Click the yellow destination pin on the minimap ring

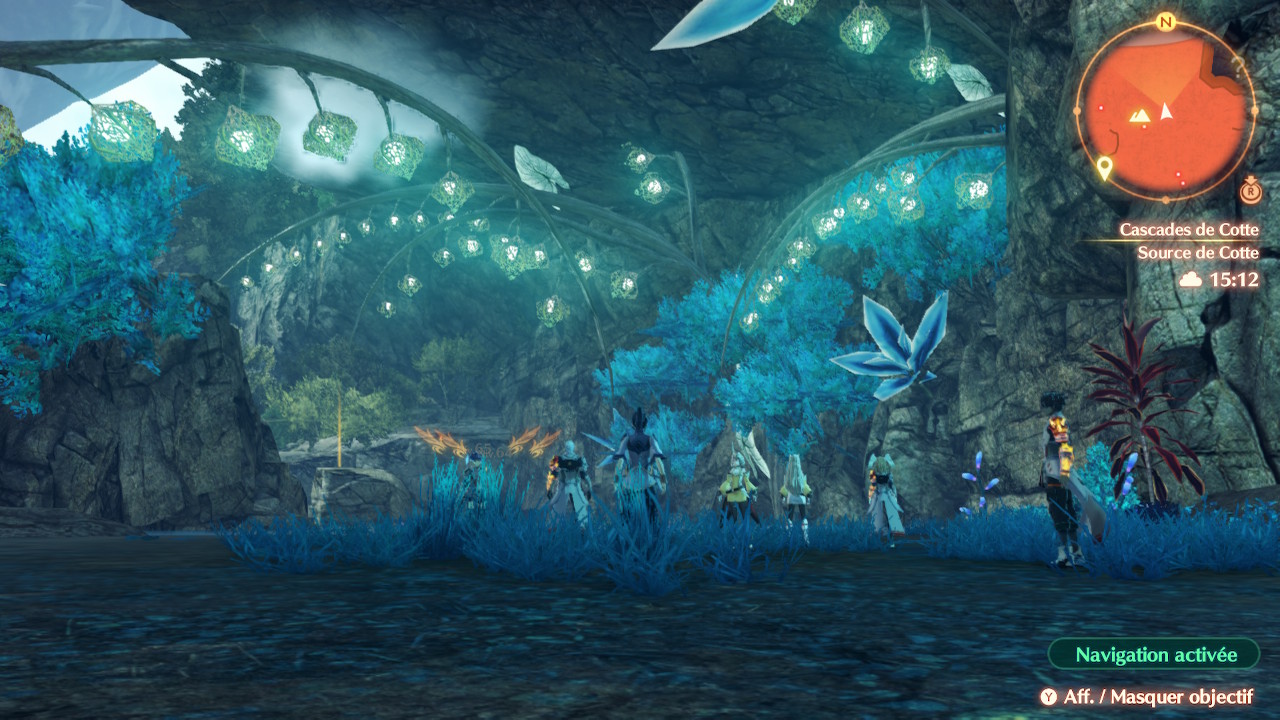(x=1104, y=167)
